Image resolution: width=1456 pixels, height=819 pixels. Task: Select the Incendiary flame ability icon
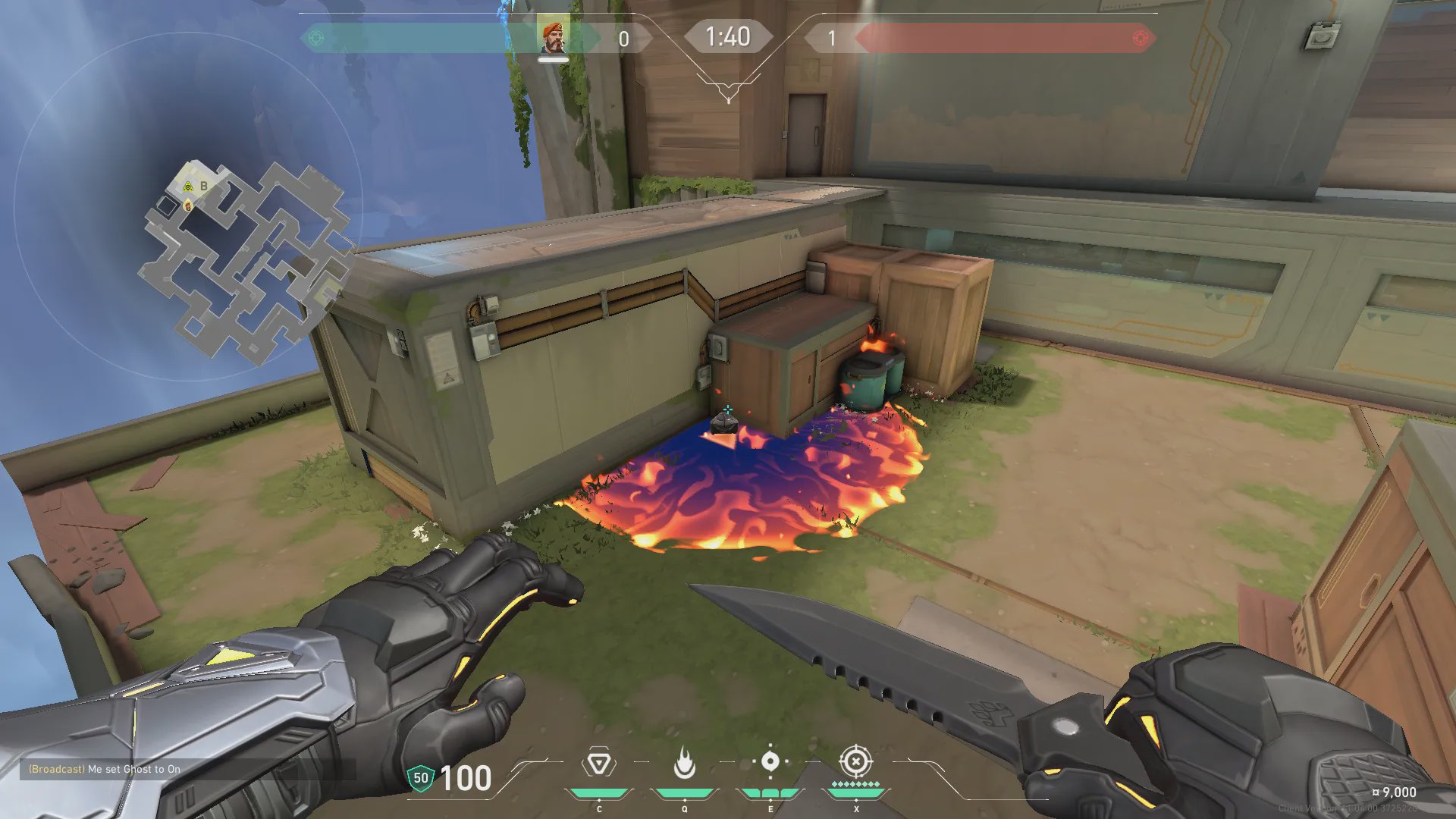[x=684, y=763]
